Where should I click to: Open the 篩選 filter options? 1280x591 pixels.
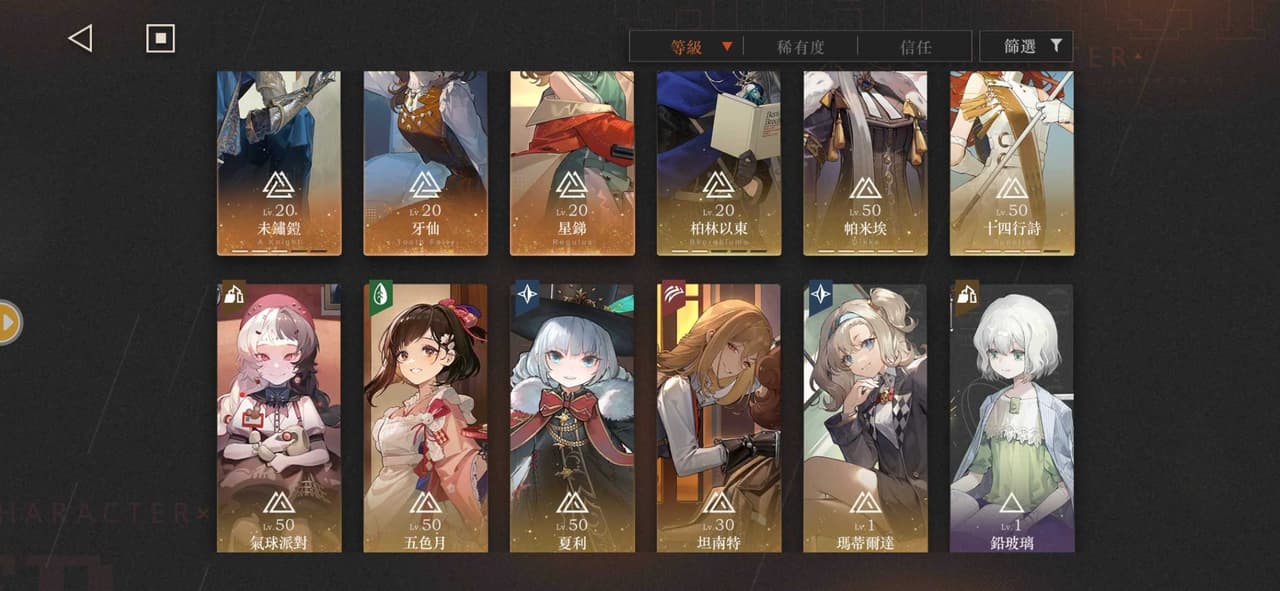[1026, 46]
